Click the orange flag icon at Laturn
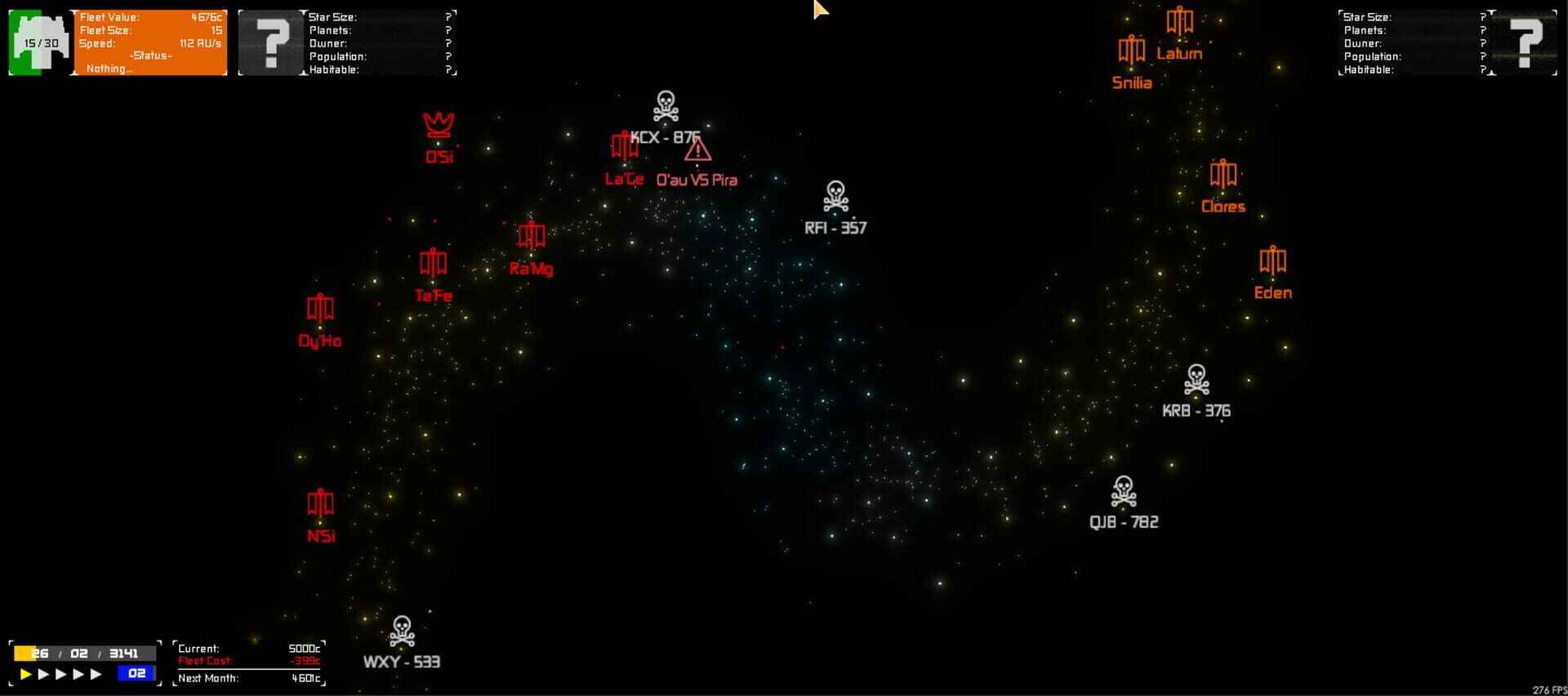 (x=1178, y=21)
